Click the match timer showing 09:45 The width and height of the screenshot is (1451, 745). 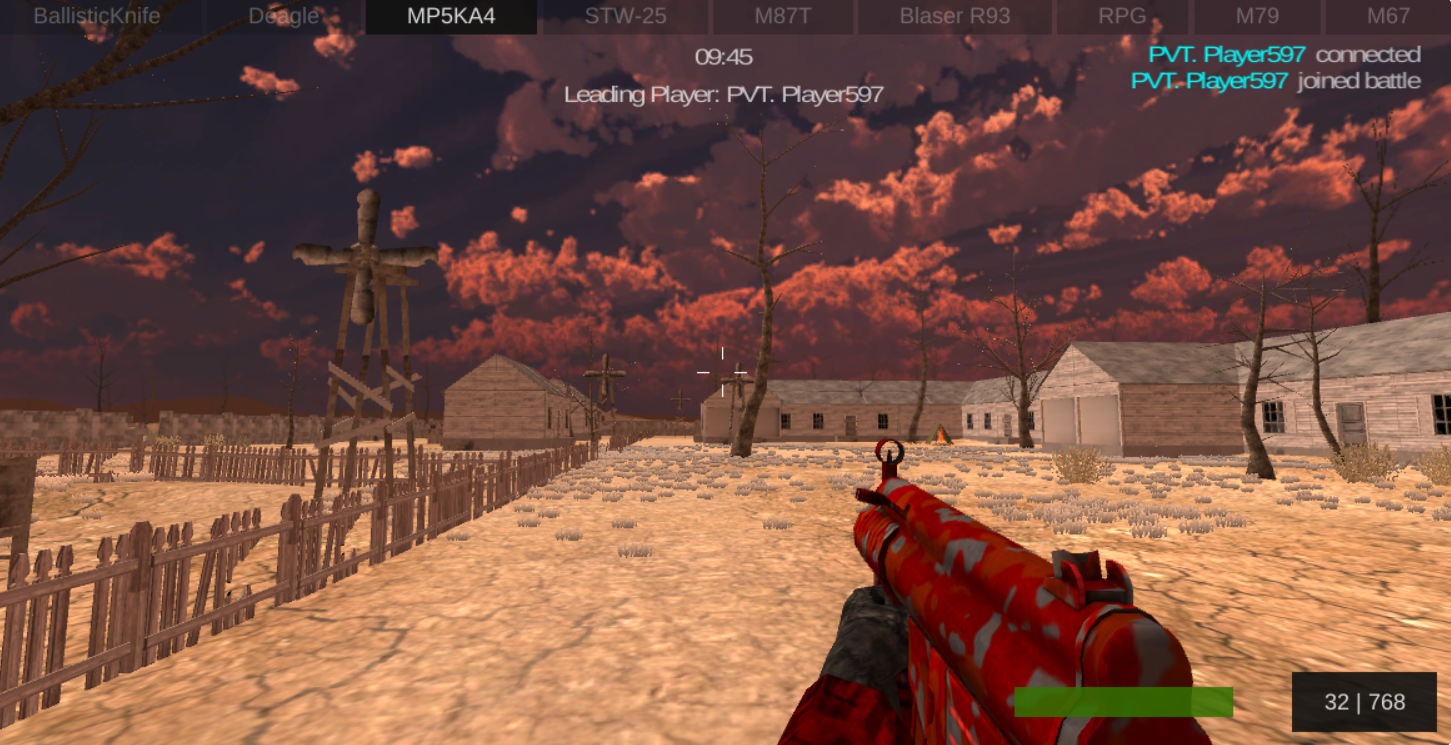click(x=723, y=57)
